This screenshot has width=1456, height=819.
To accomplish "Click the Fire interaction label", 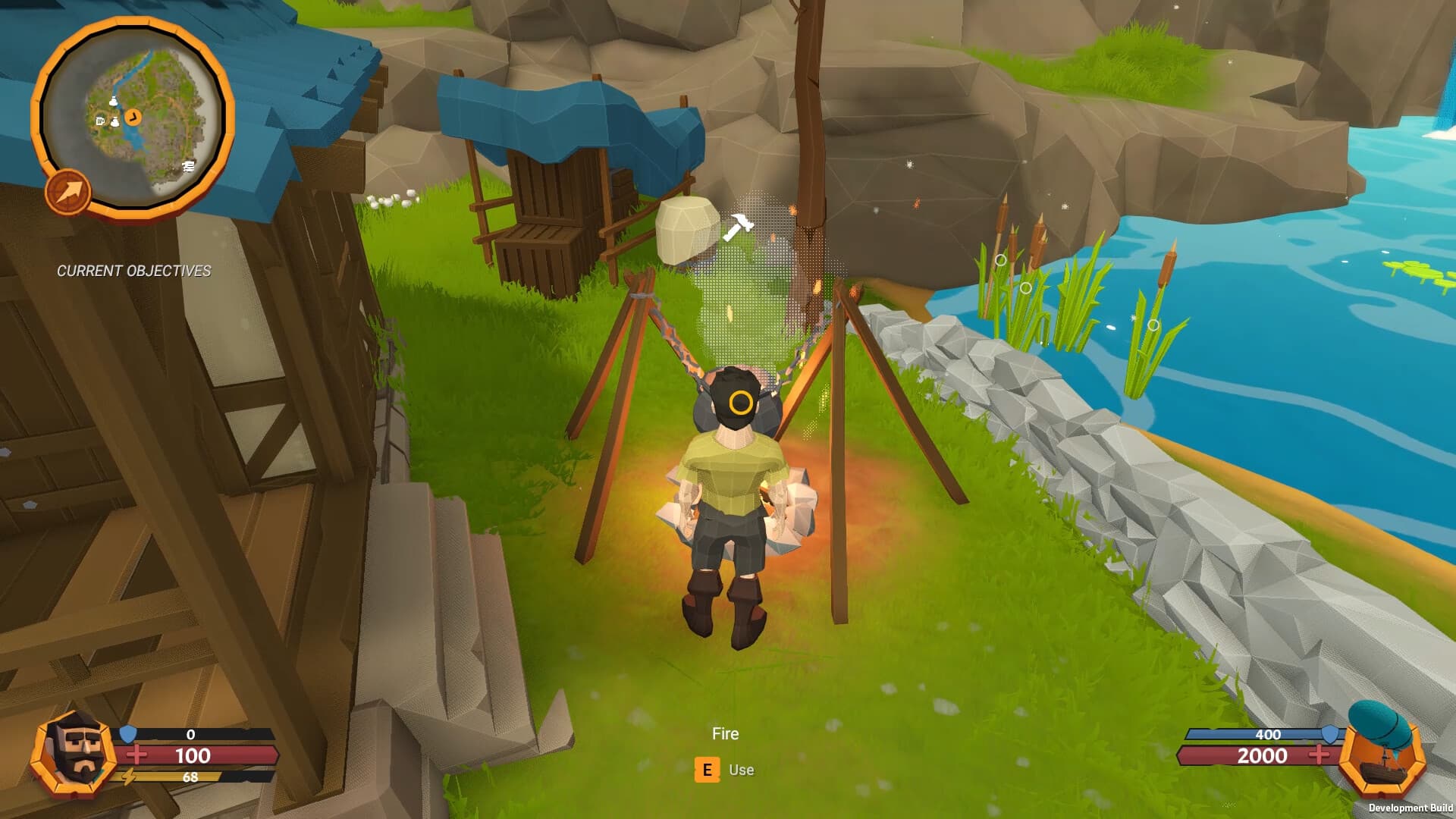I will pos(725,733).
